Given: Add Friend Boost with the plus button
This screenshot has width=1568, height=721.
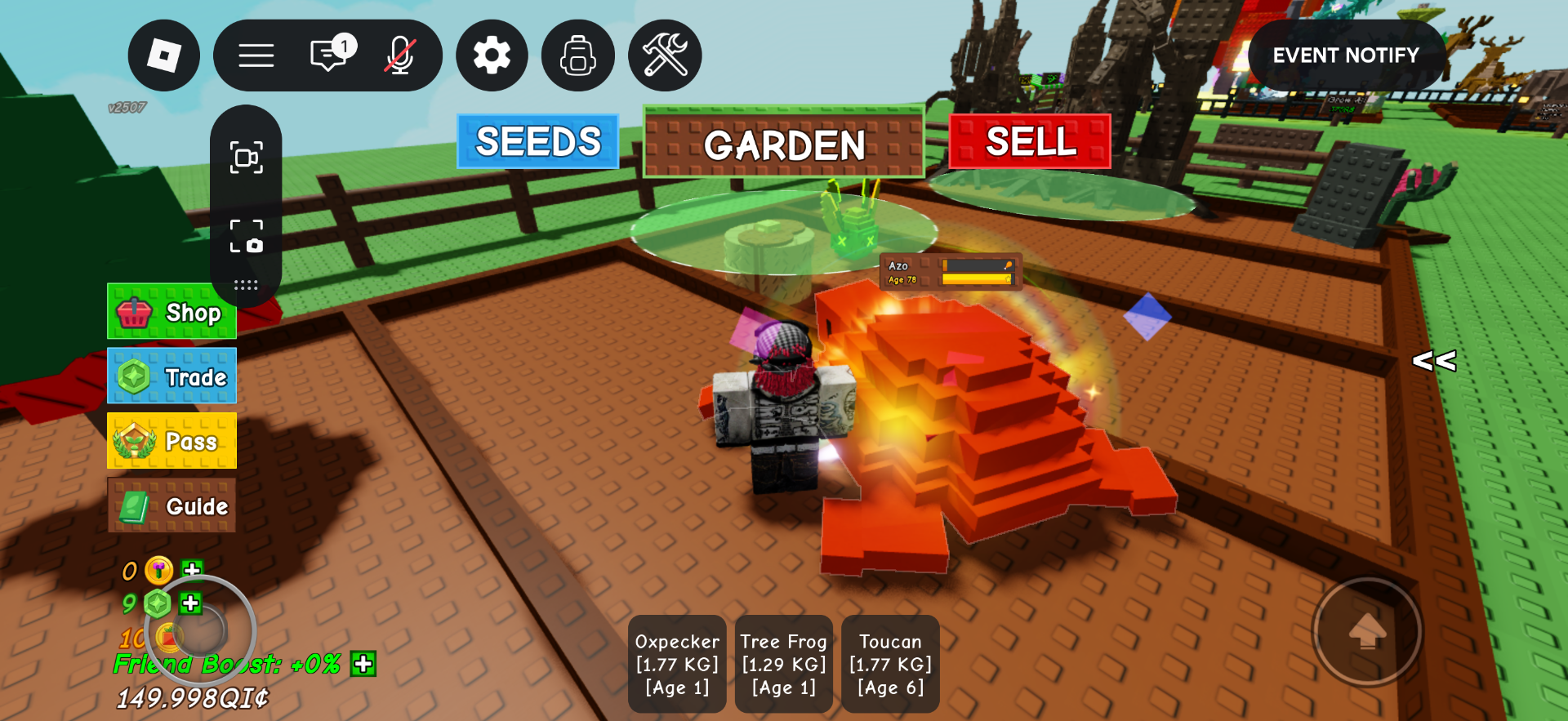Looking at the screenshot, I should pos(363,664).
